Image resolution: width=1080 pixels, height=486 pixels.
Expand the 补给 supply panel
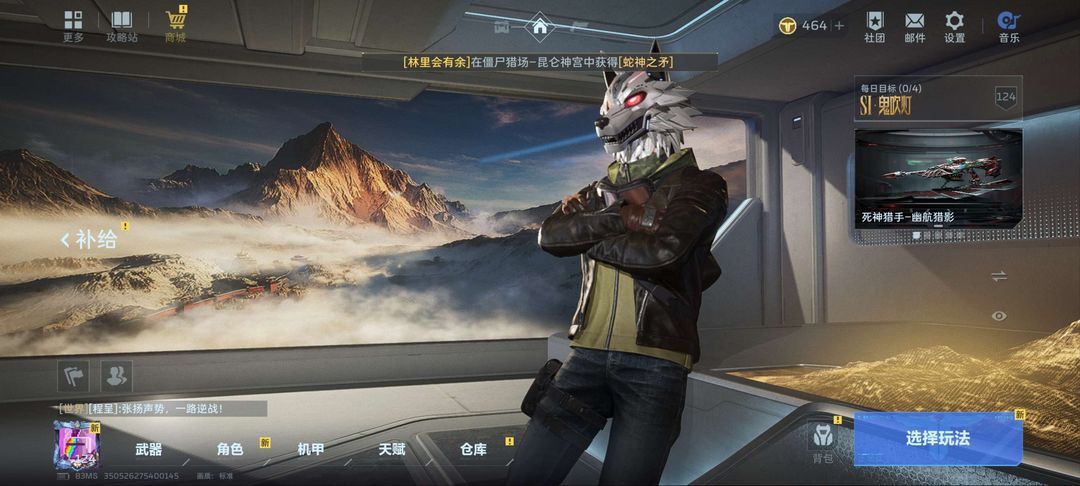click(89, 239)
